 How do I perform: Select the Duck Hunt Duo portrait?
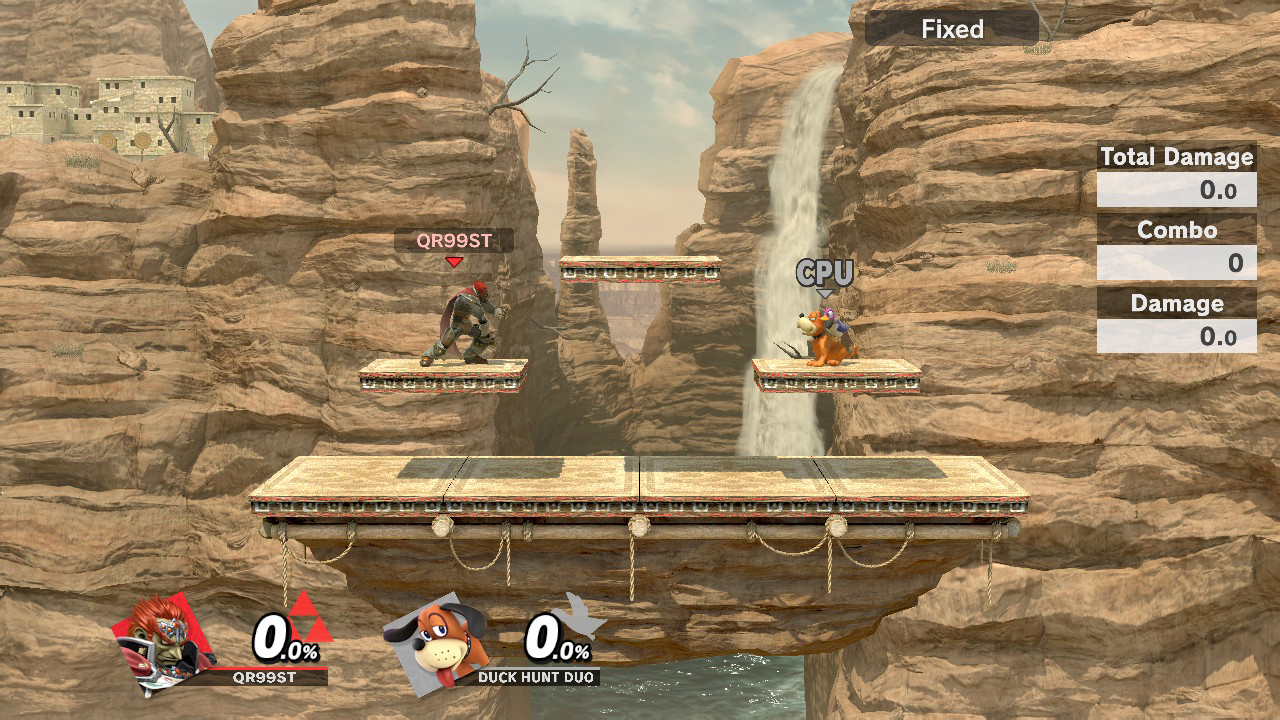coord(438,640)
